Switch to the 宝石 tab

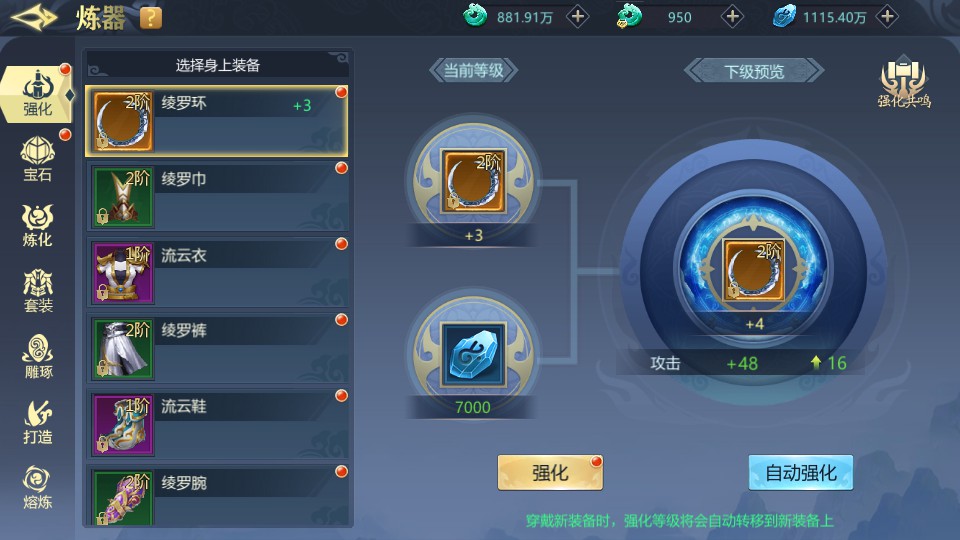click(x=38, y=160)
